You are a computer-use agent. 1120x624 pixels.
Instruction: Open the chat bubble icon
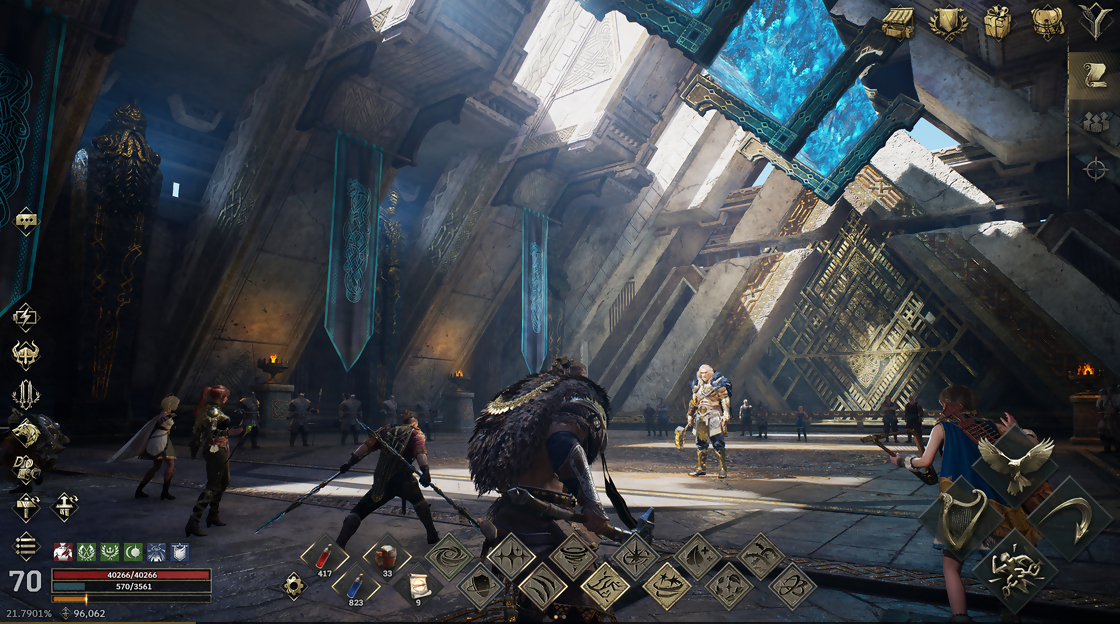(x=26, y=221)
